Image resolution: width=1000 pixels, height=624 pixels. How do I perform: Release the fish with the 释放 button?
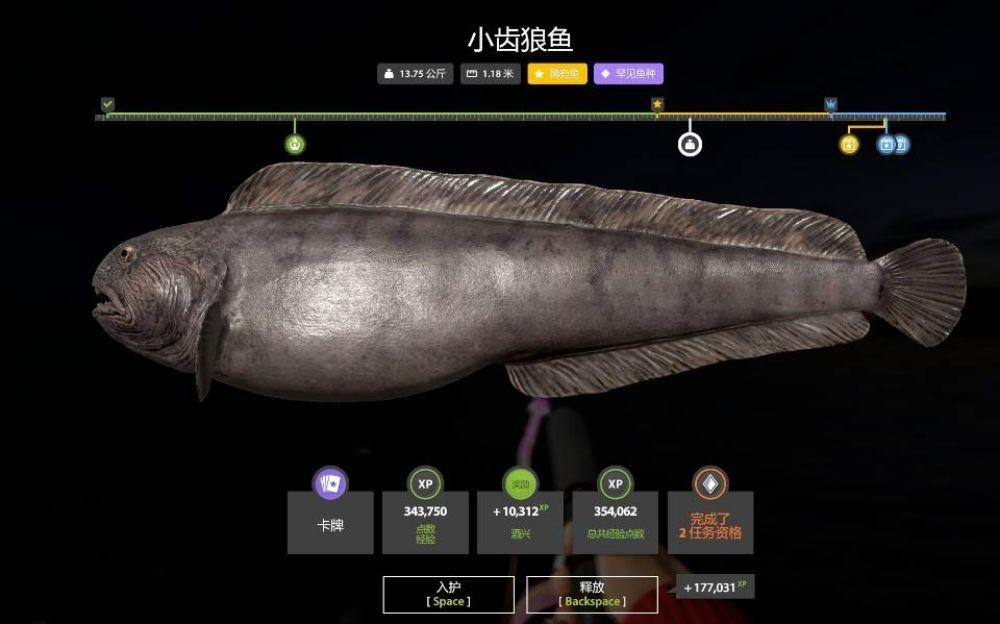coord(592,594)
